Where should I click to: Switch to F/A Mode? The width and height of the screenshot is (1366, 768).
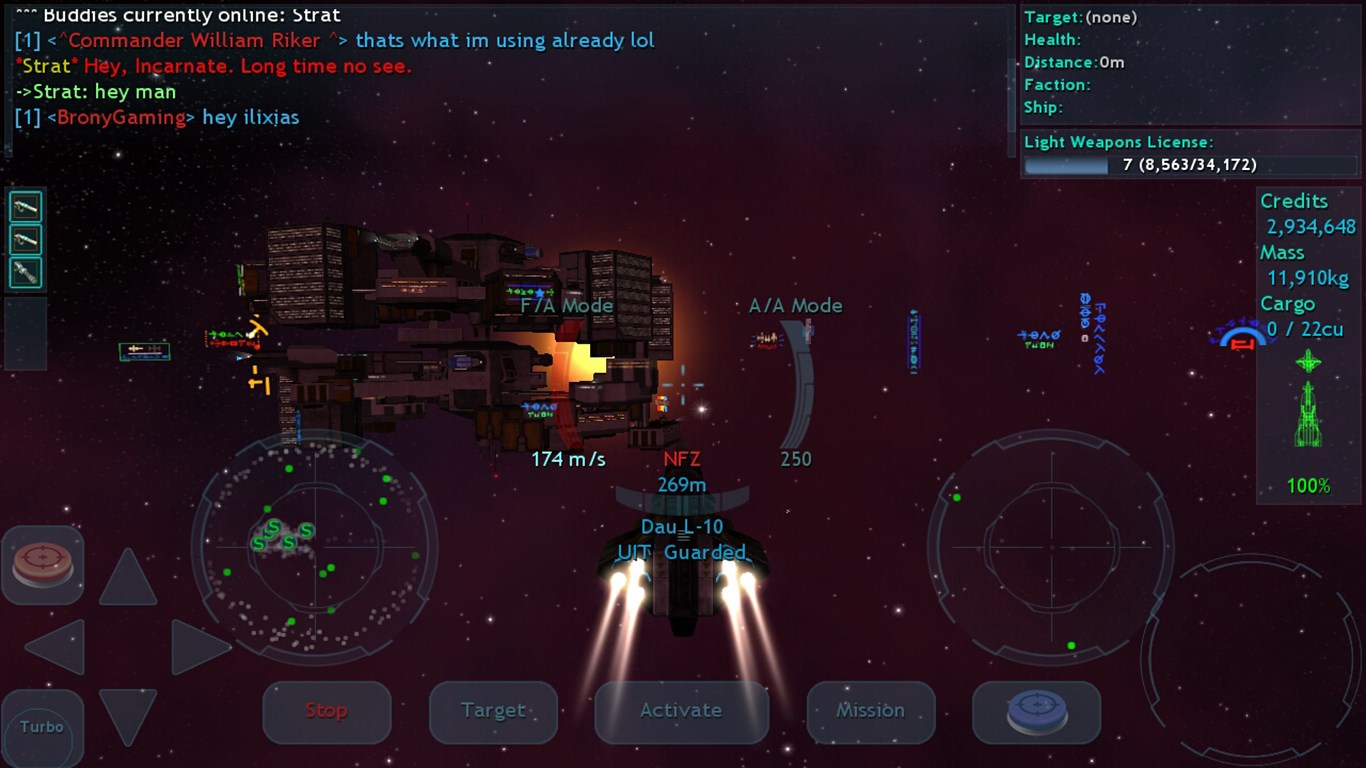(566, 305)
